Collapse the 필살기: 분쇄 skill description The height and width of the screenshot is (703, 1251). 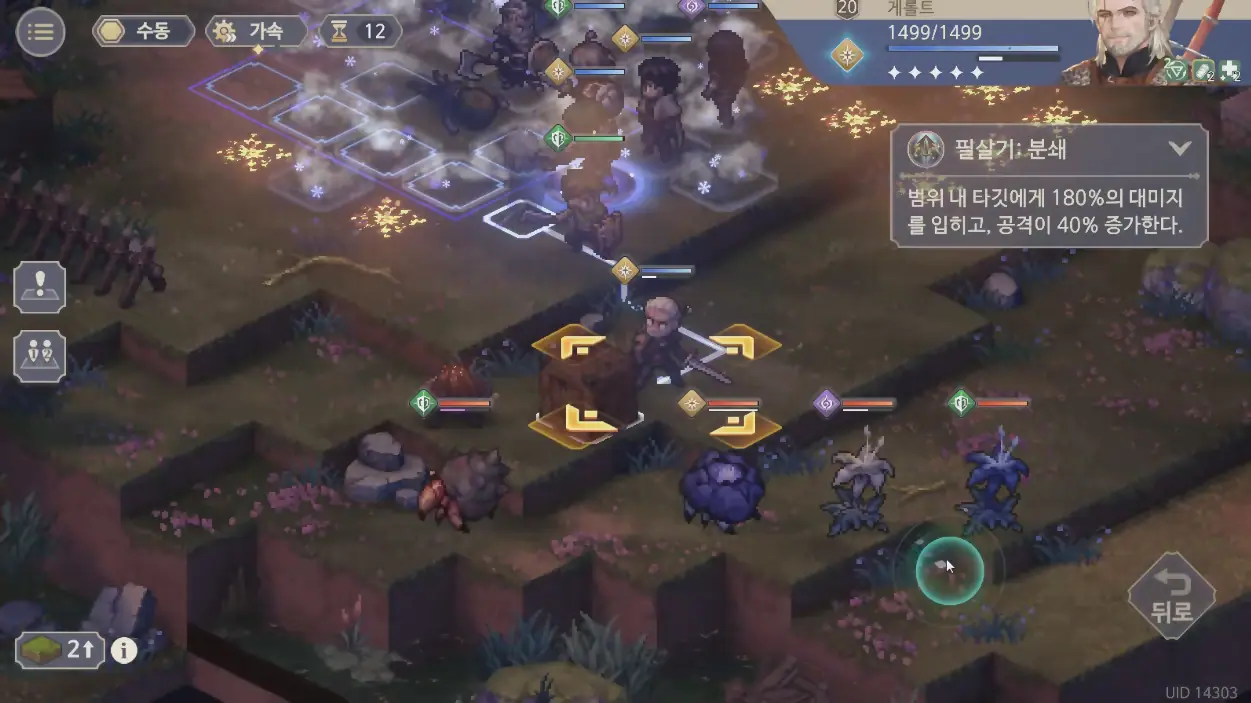point(1180,150)
